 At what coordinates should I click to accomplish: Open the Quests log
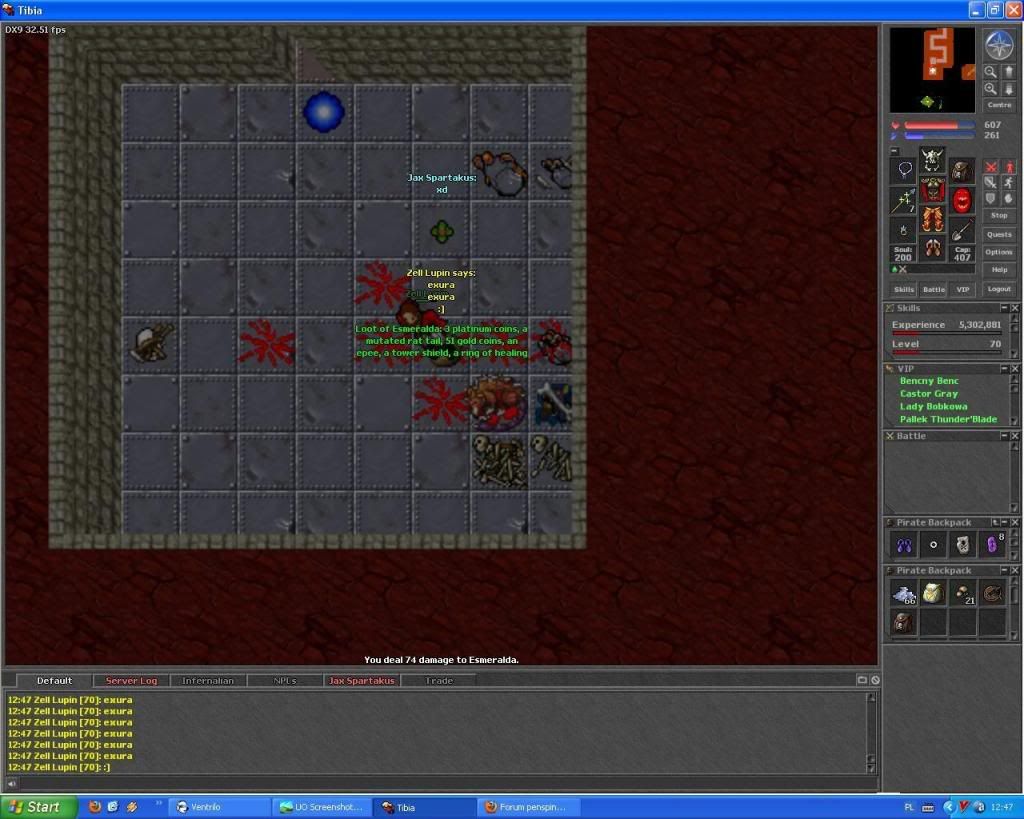click(x=999, y=234)
